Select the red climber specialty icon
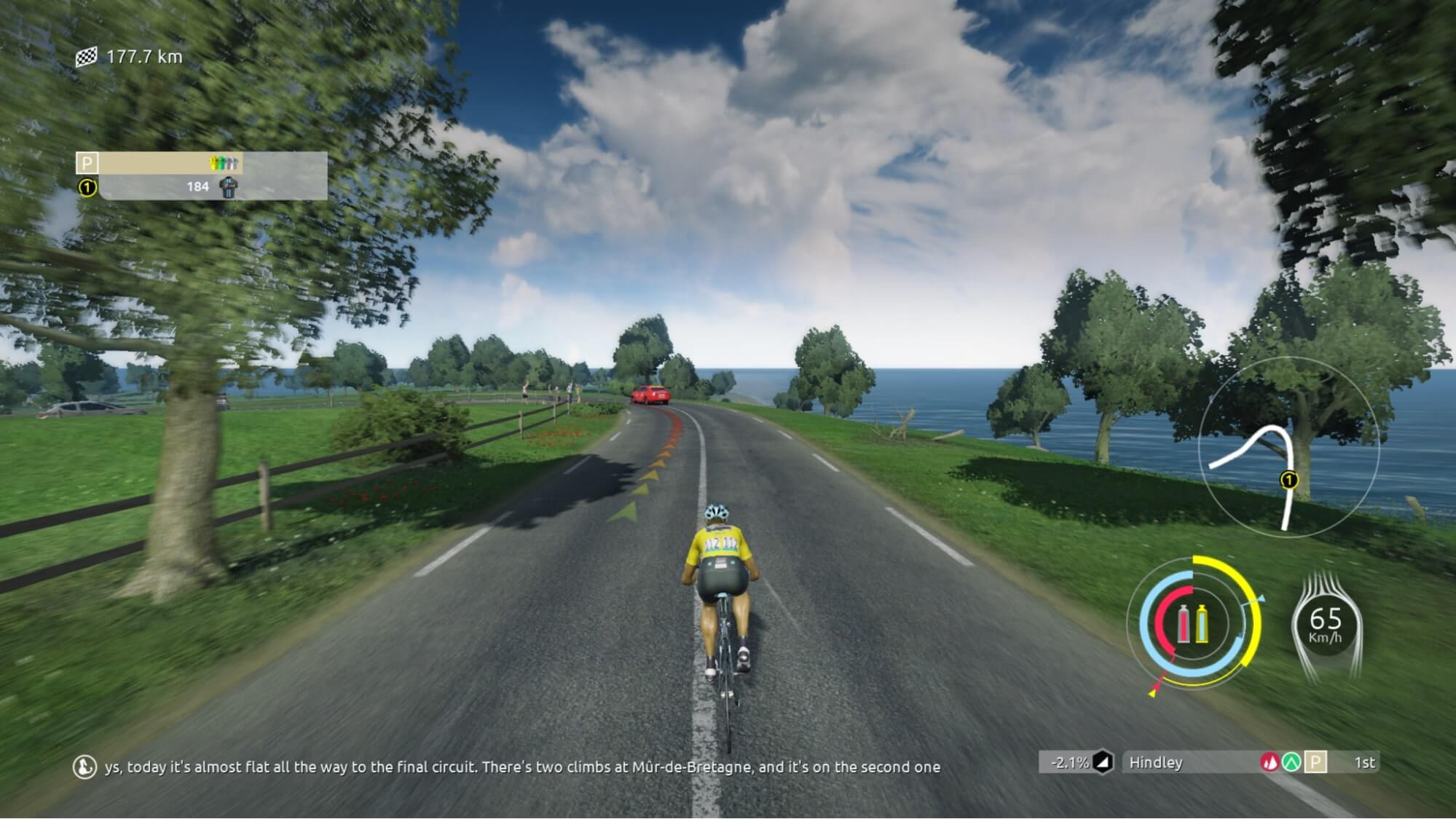The image size is (1456, 819). point(1270,762)
